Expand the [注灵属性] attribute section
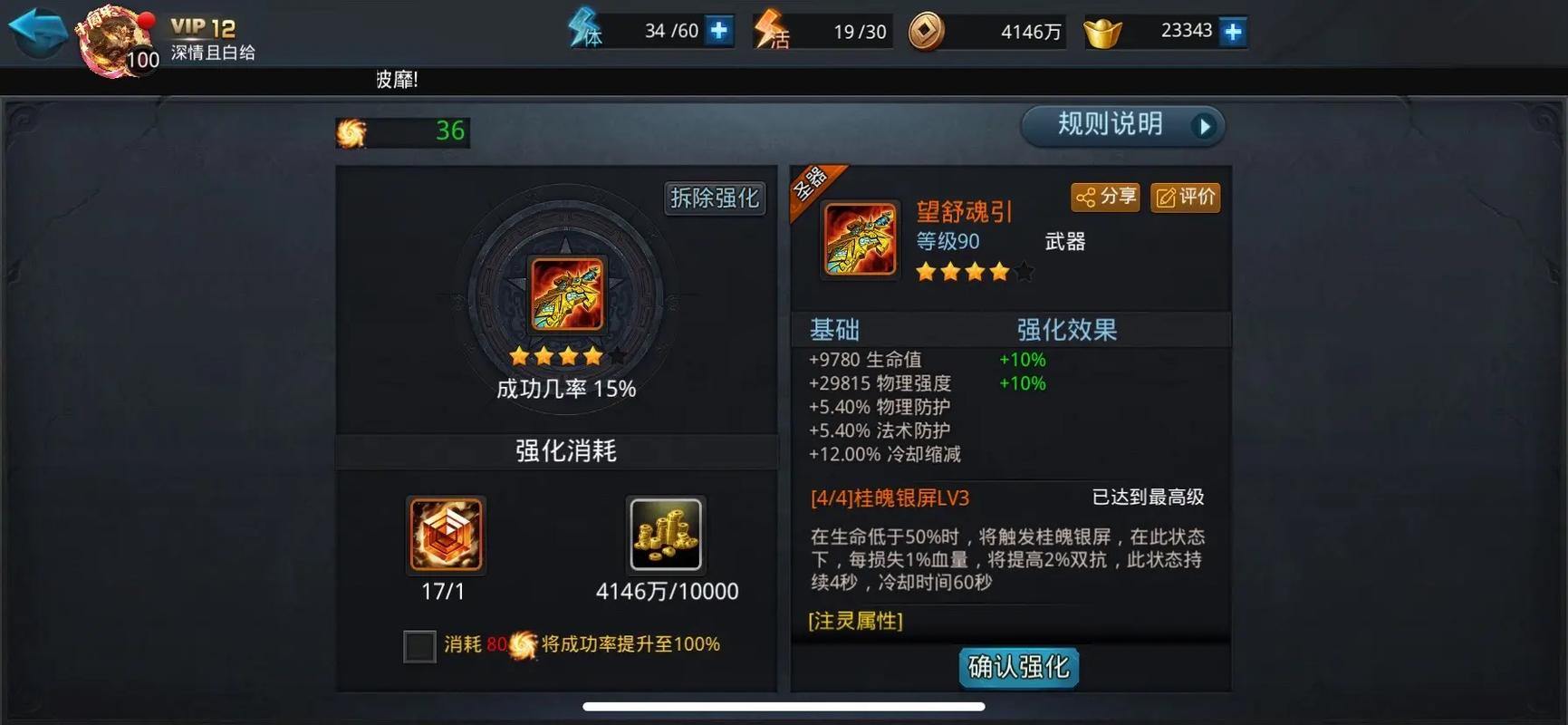This screenshot has width=1568, height=725. point(855,622)
